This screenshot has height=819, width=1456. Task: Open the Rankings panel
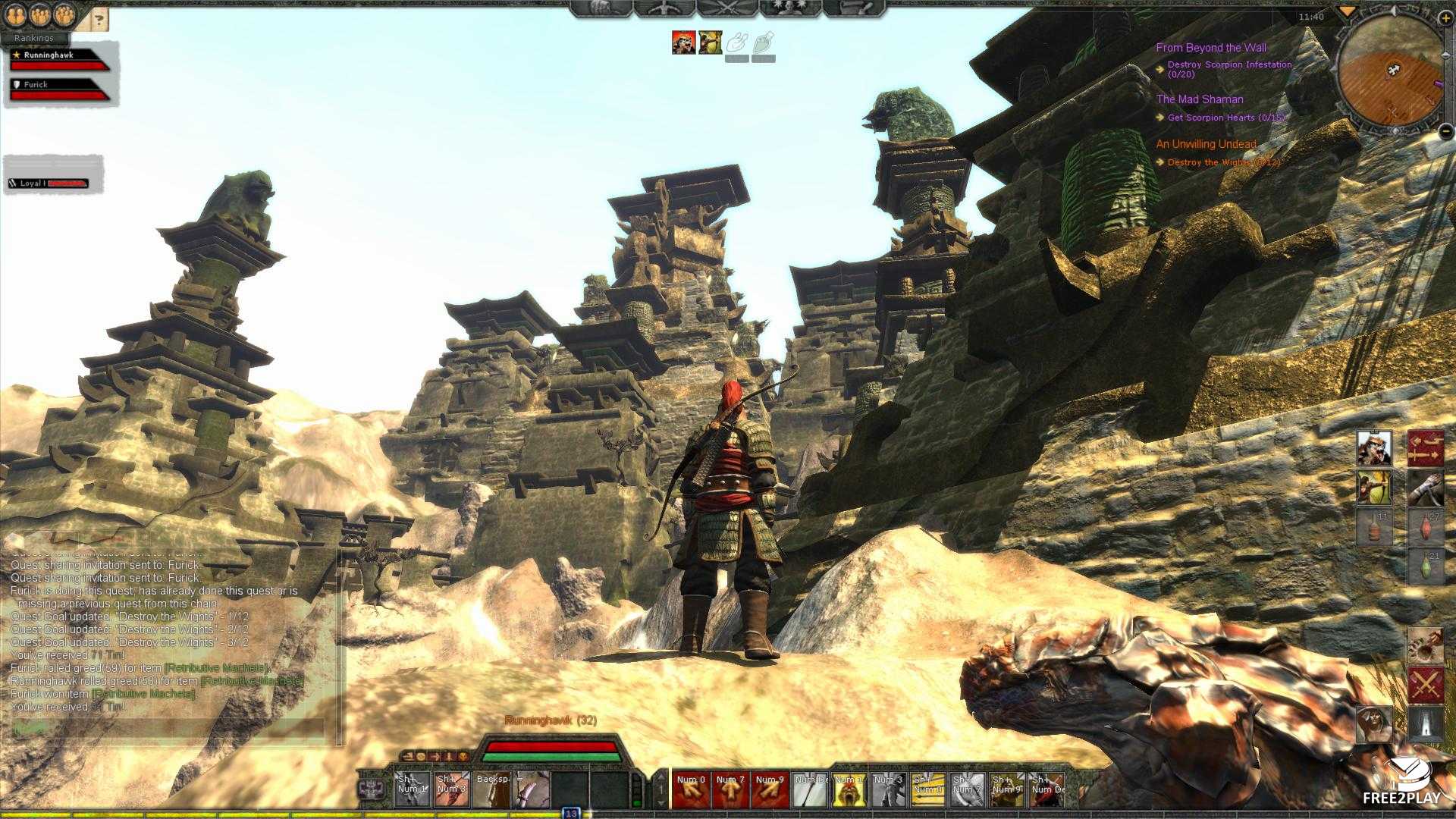(x=34, y=38)
